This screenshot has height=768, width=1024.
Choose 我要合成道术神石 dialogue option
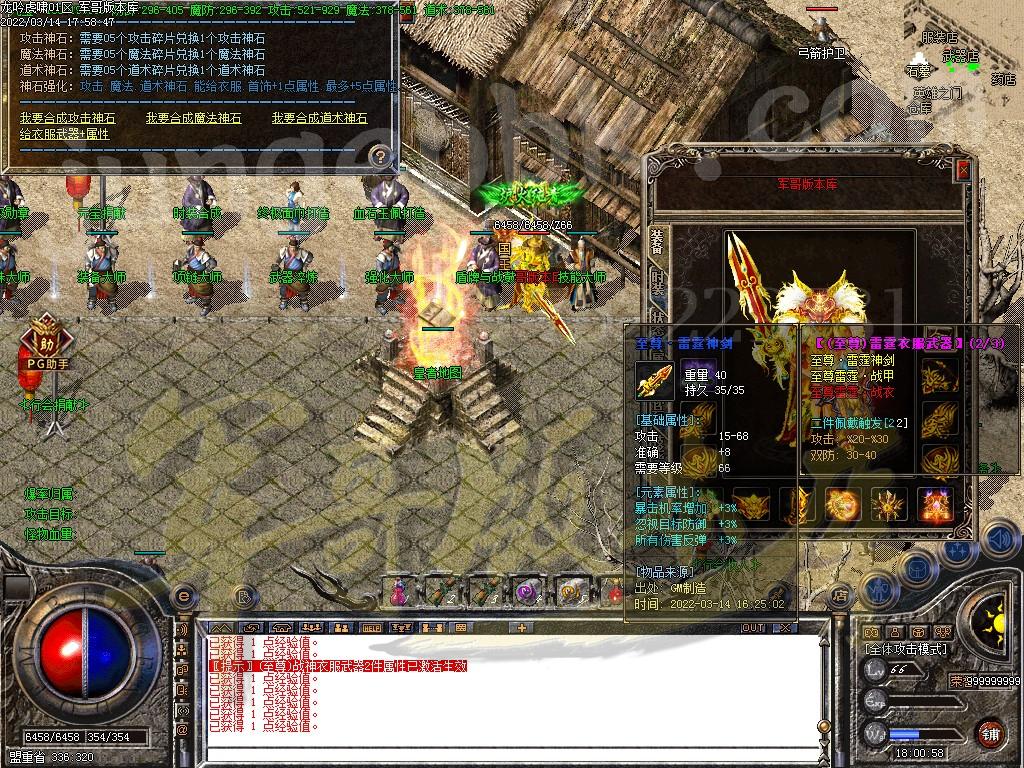coord(320,118)
